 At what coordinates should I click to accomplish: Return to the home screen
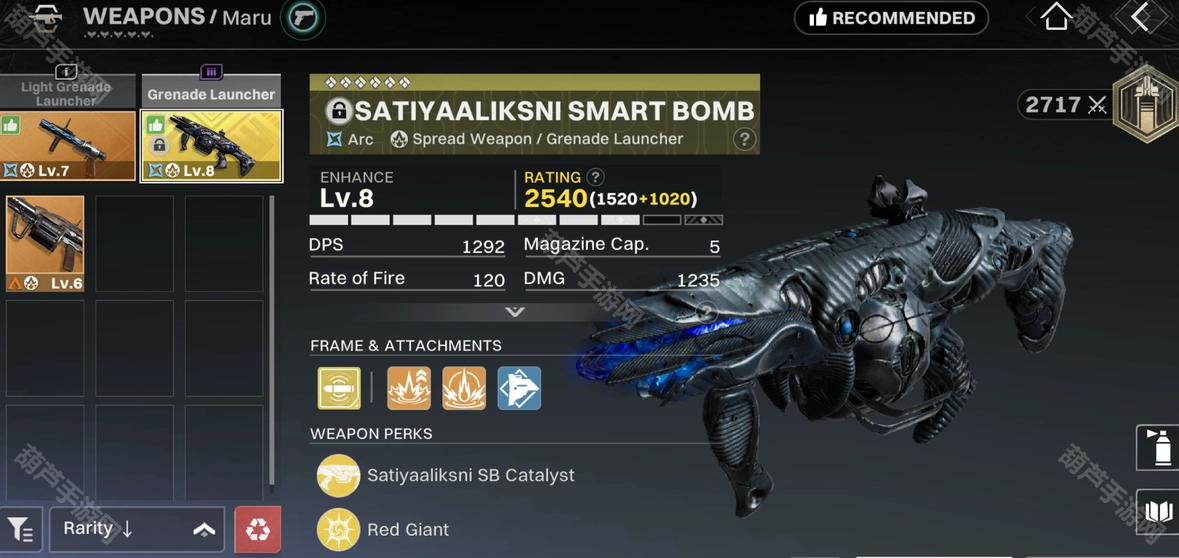[1056, 17]
